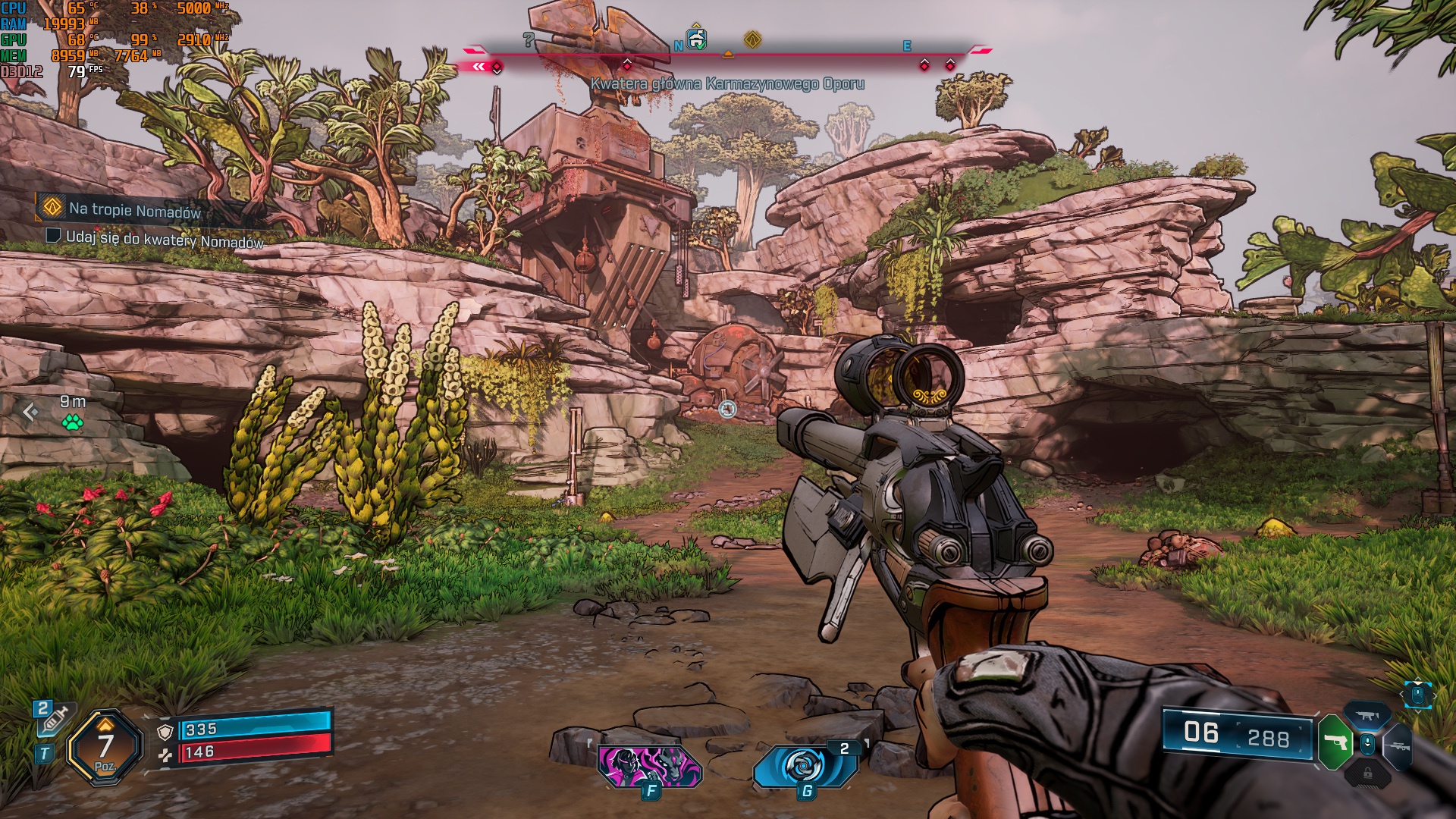
Task: Click the question mark compass marker
Action: (529, 40)
